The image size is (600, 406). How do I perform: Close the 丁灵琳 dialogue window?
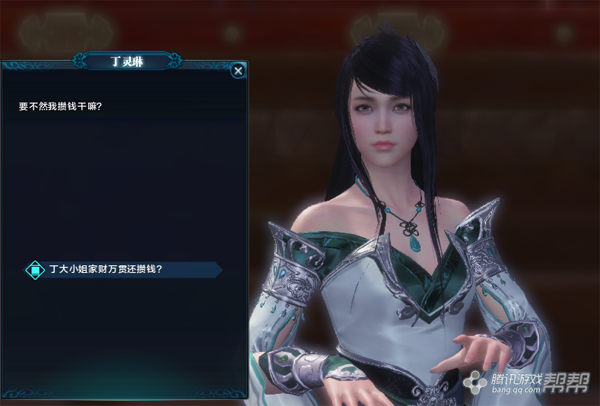point(238,71)
